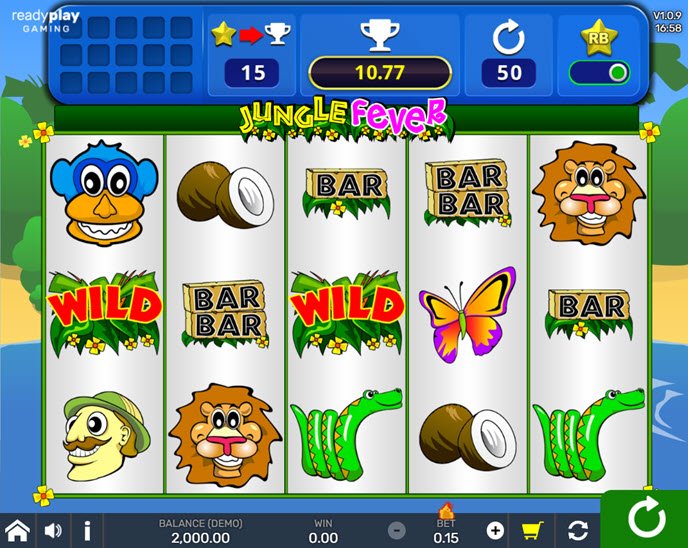The height and width of the screenshot is (548, 688).
Task: Decrease the bet amount
Action: point(397,530)
